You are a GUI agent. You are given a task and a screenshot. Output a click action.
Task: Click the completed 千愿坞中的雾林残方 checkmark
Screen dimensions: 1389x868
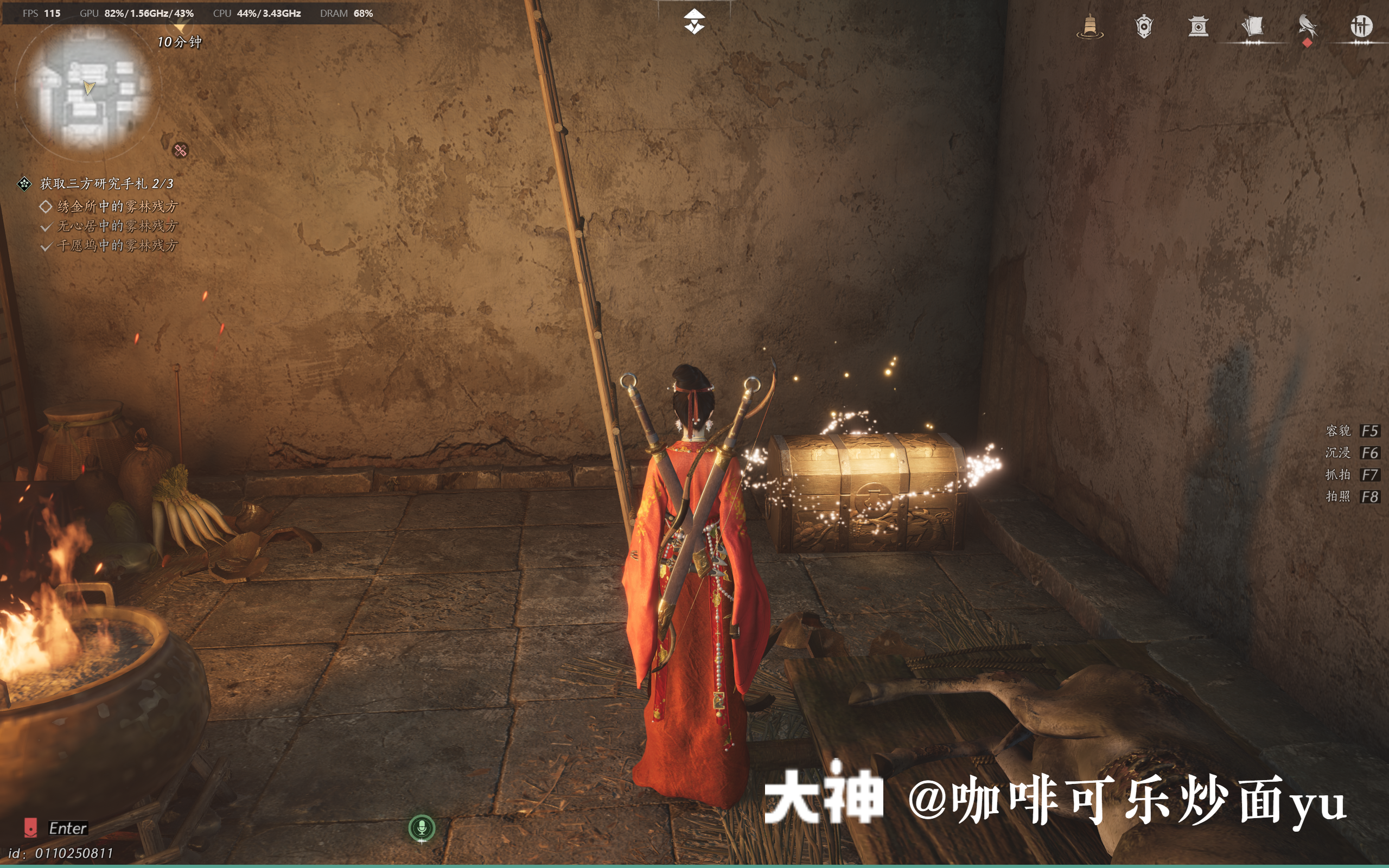[46, 245]
